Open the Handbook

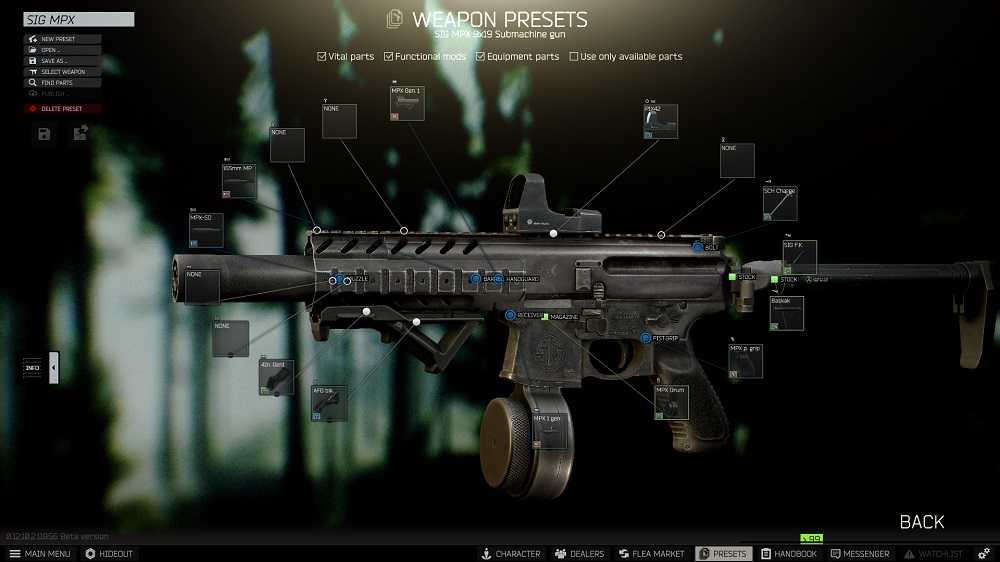point(789,554)
